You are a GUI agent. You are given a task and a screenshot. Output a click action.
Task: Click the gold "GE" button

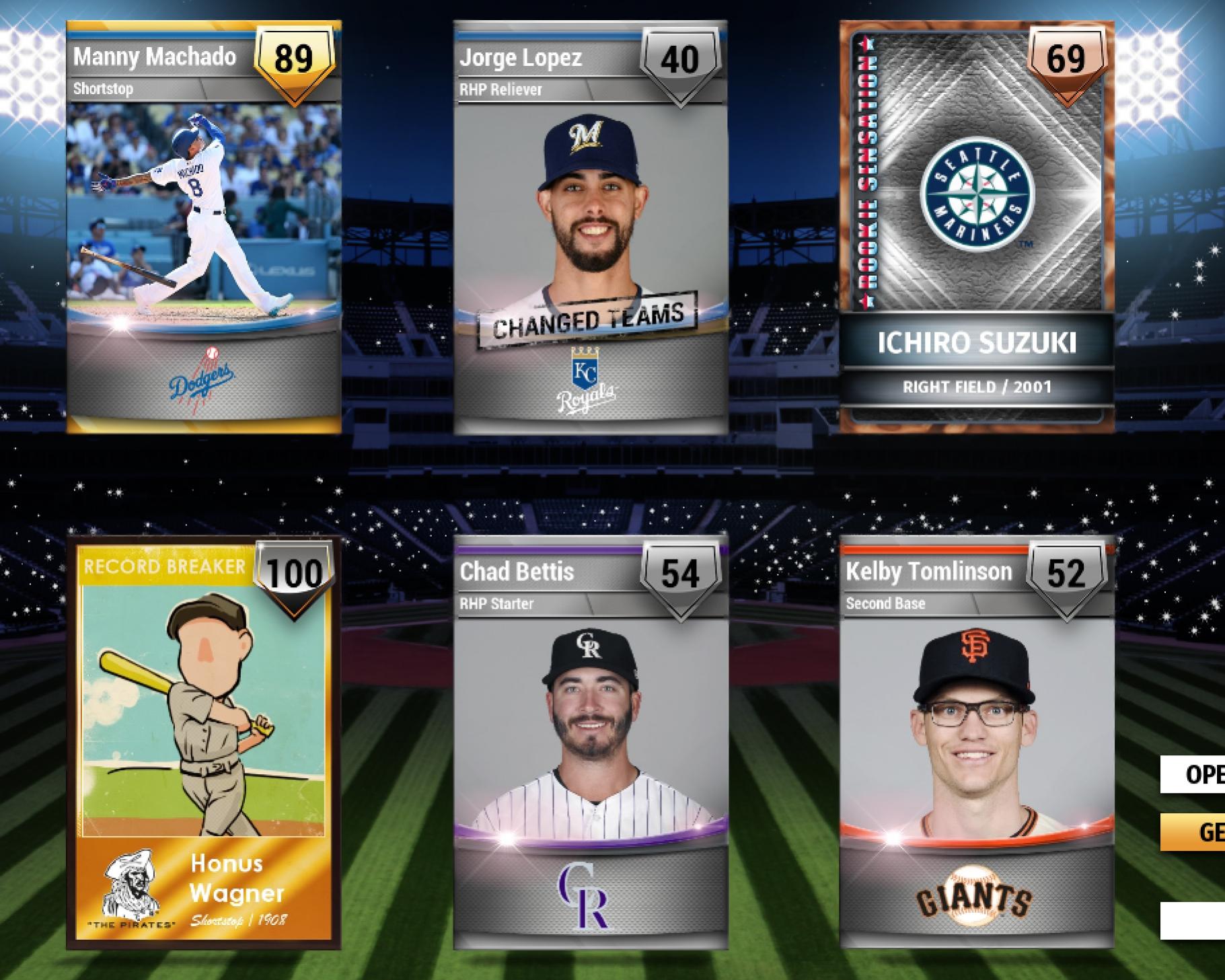[1195, 832]
